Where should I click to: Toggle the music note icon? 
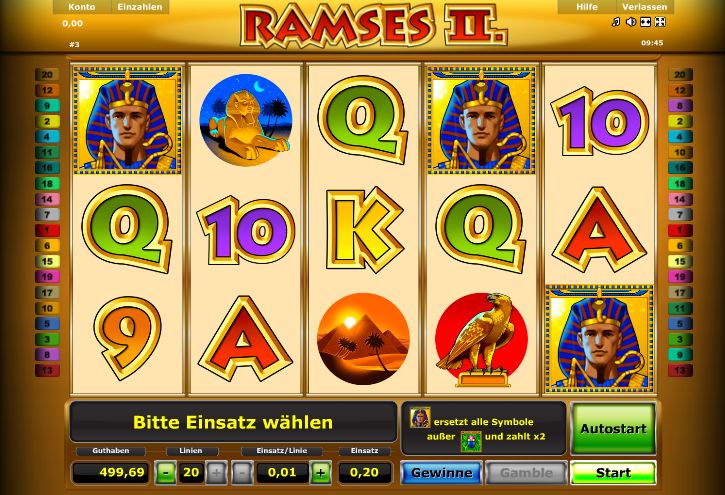pyautogui.click(x=616, y=22)
